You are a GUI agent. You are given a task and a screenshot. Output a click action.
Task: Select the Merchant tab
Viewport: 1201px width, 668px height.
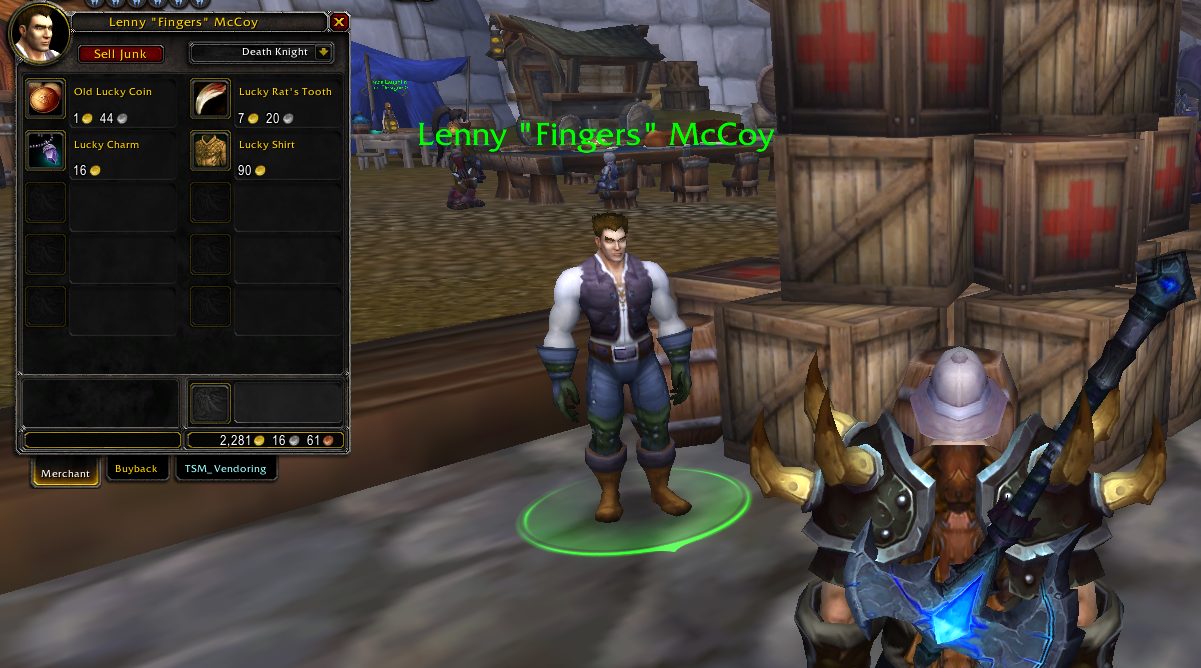(x=66, y=472)
